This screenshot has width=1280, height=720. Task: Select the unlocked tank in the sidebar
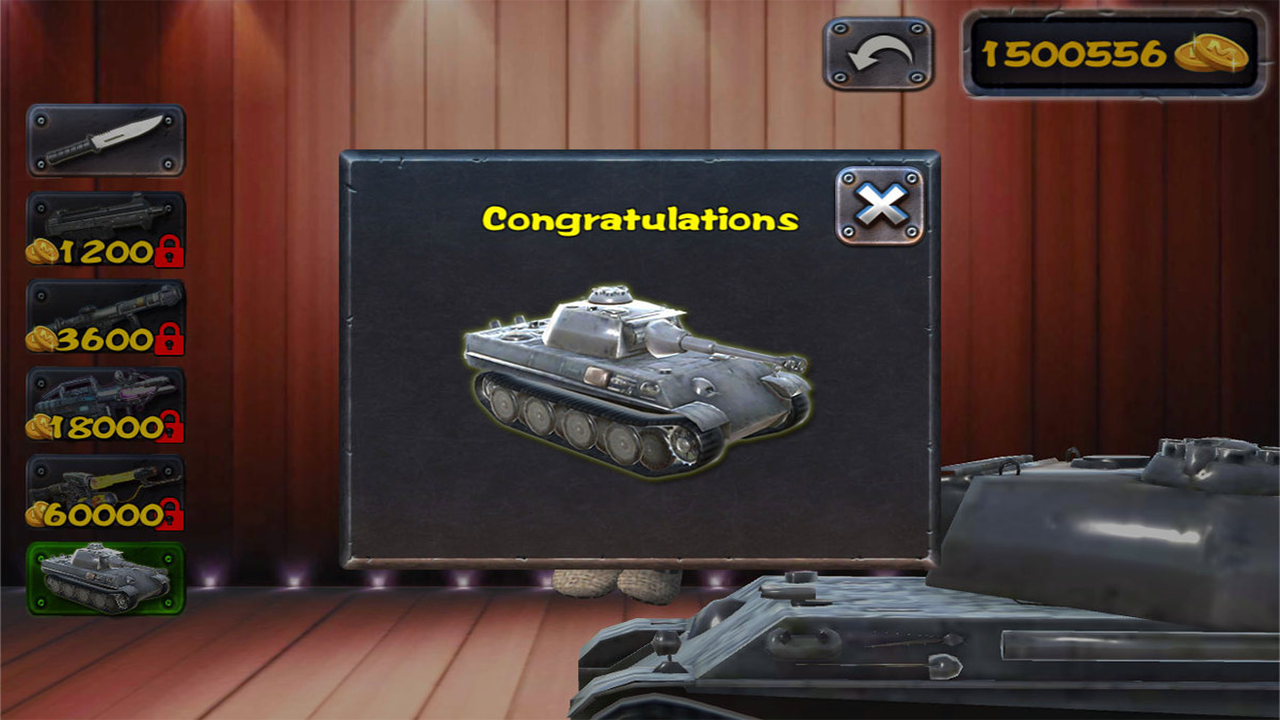coord(106,578)
